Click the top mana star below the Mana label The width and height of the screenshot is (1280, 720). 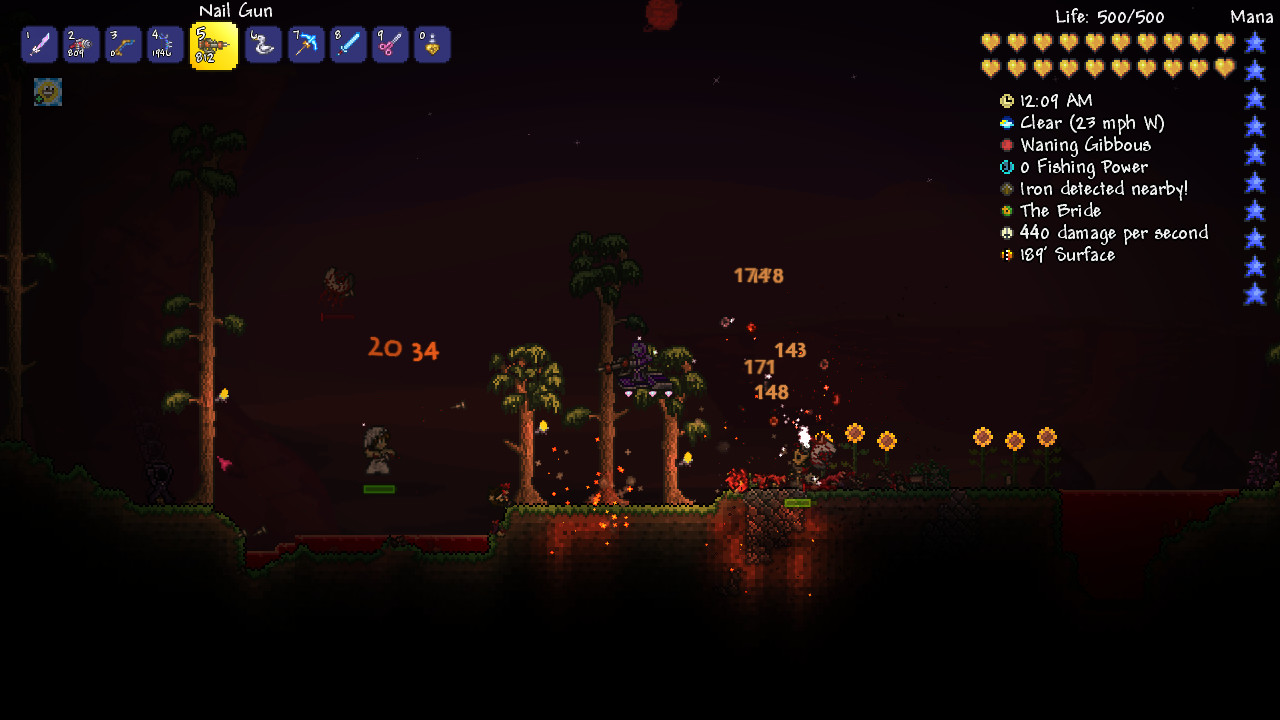pyautogui.click(x=1257, y=42)
